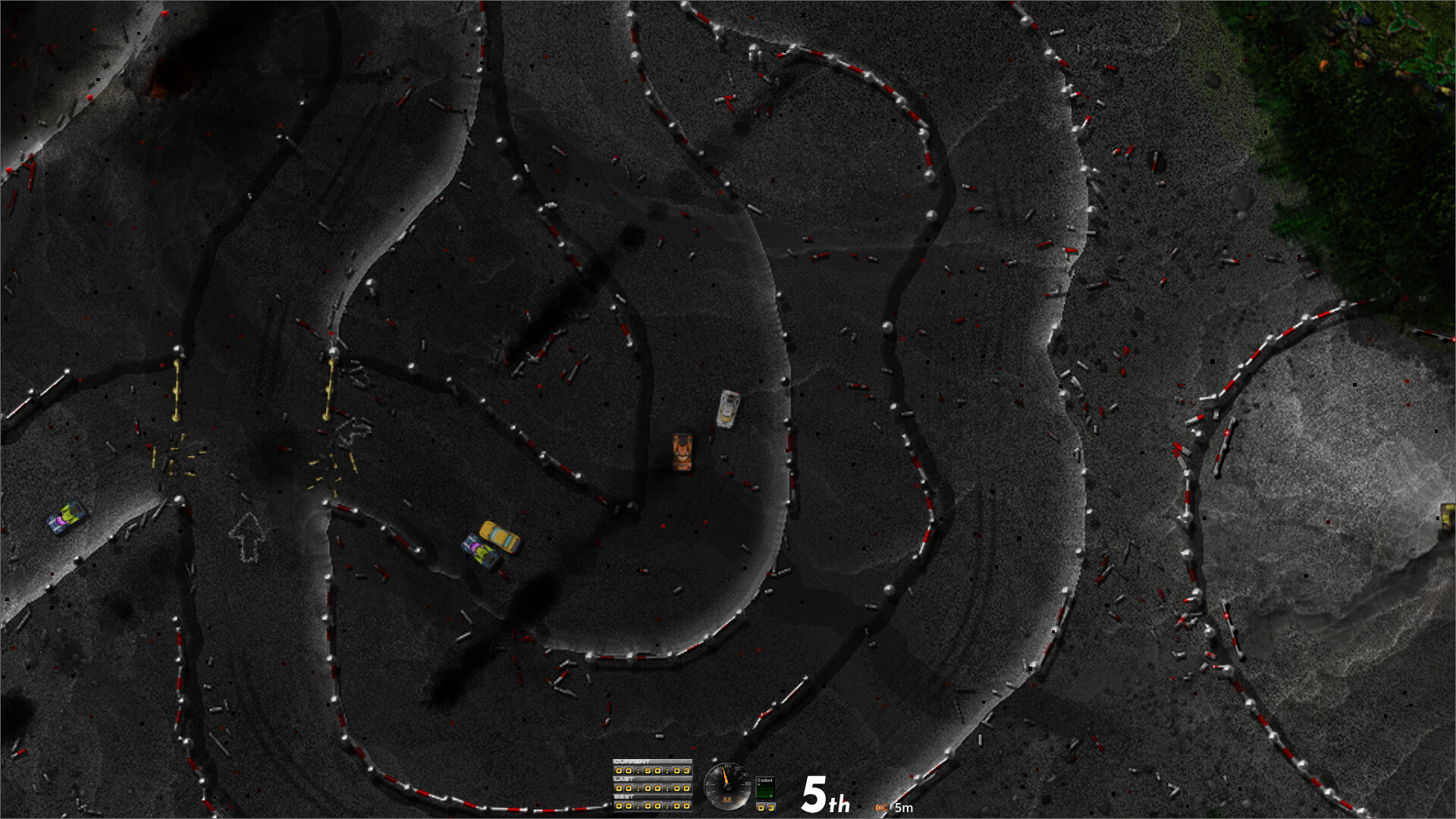This screenshot has width=1456, height=819.
Task: Click the Gradient indicator panel
Action: [x=766, y=787]
